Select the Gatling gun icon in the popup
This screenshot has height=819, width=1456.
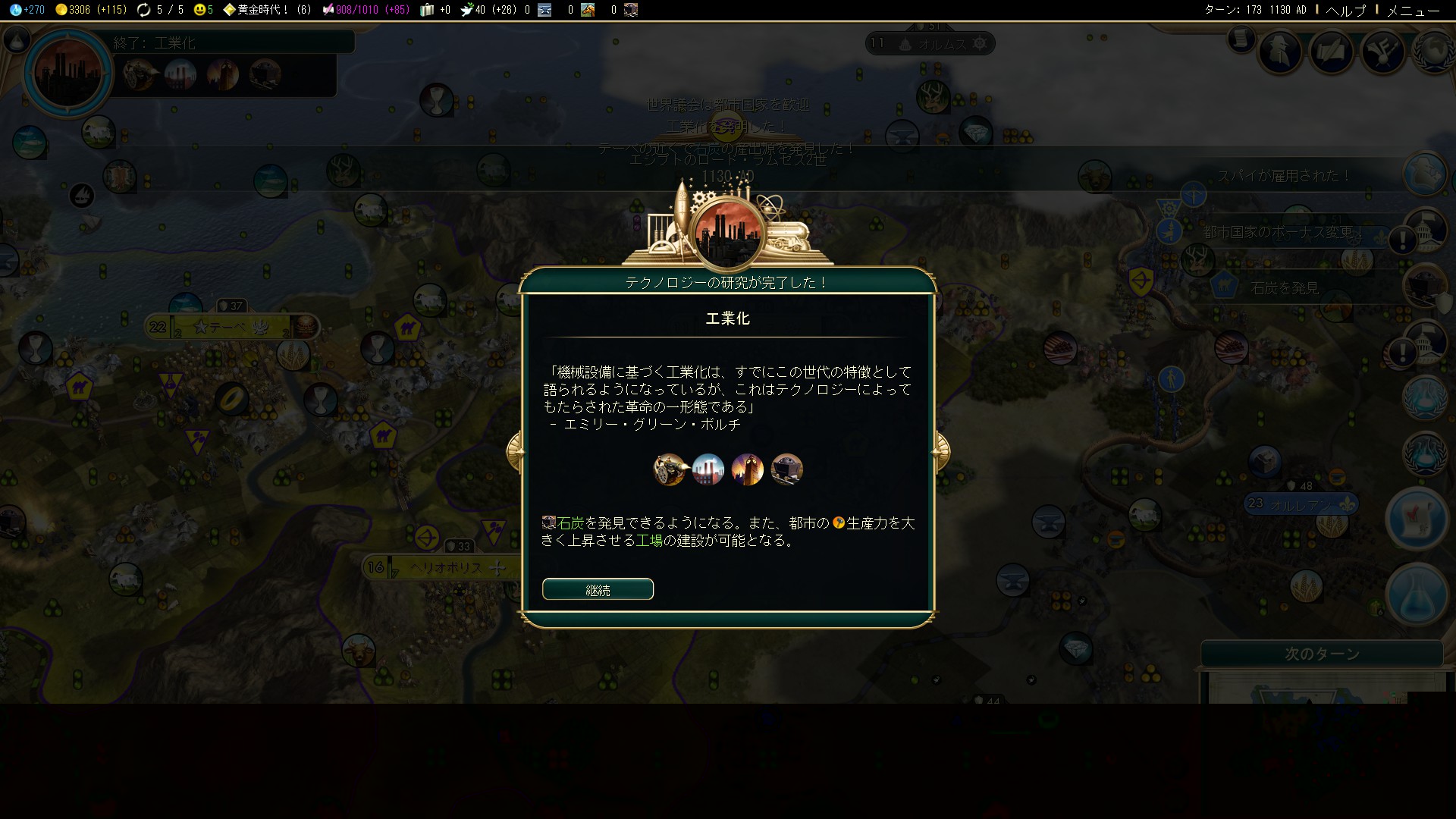click(670, 469)
